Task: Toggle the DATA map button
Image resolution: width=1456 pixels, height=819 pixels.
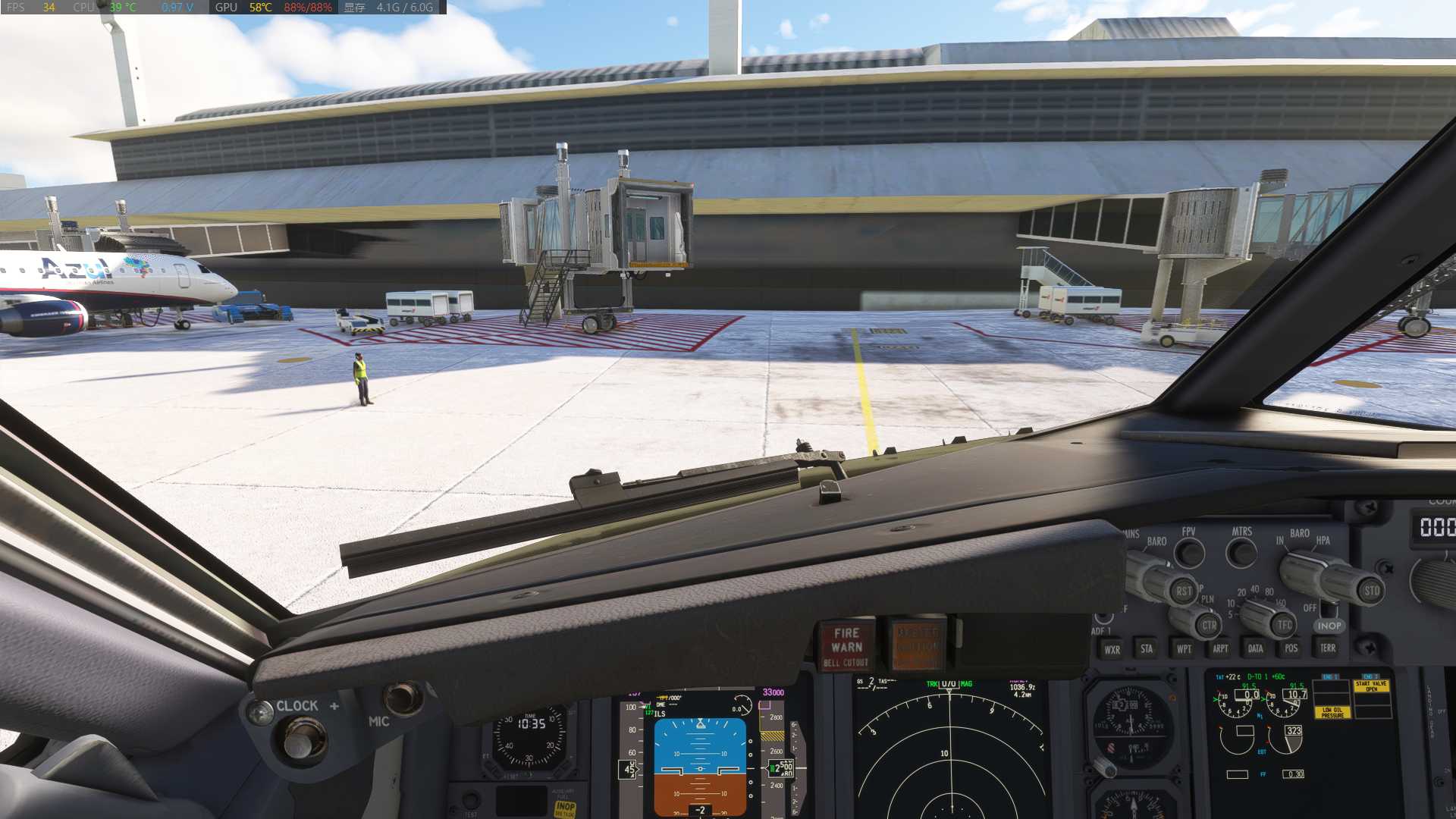Action: click(1255, 649)
